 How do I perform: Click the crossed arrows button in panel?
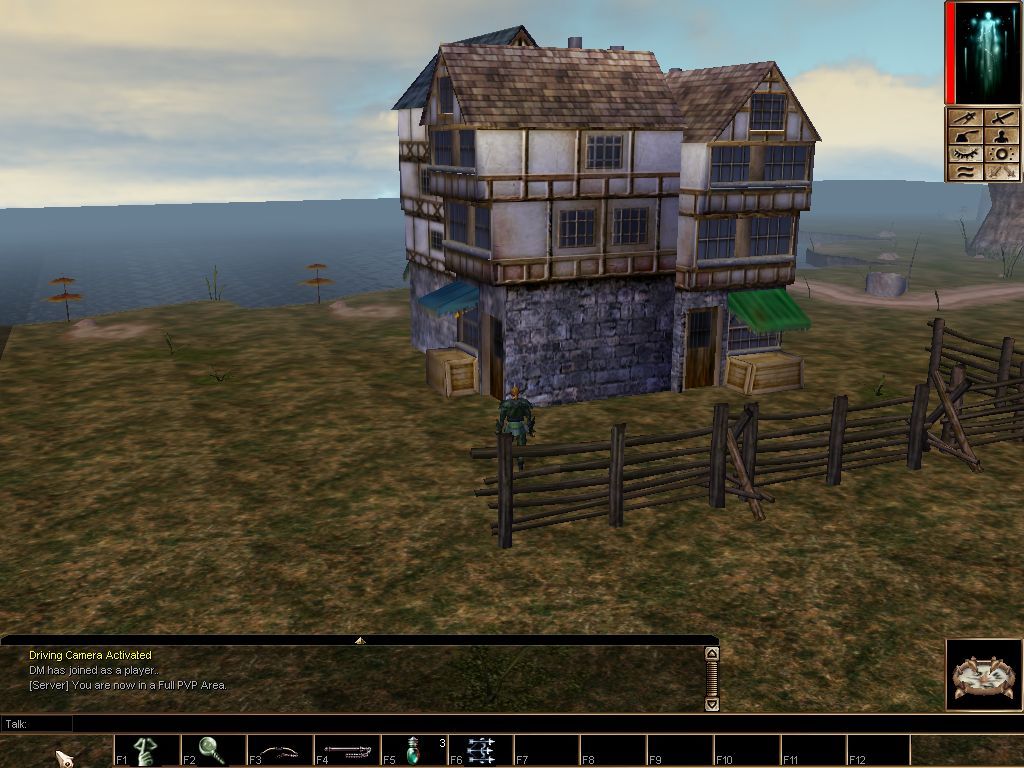pos(1001,172)
